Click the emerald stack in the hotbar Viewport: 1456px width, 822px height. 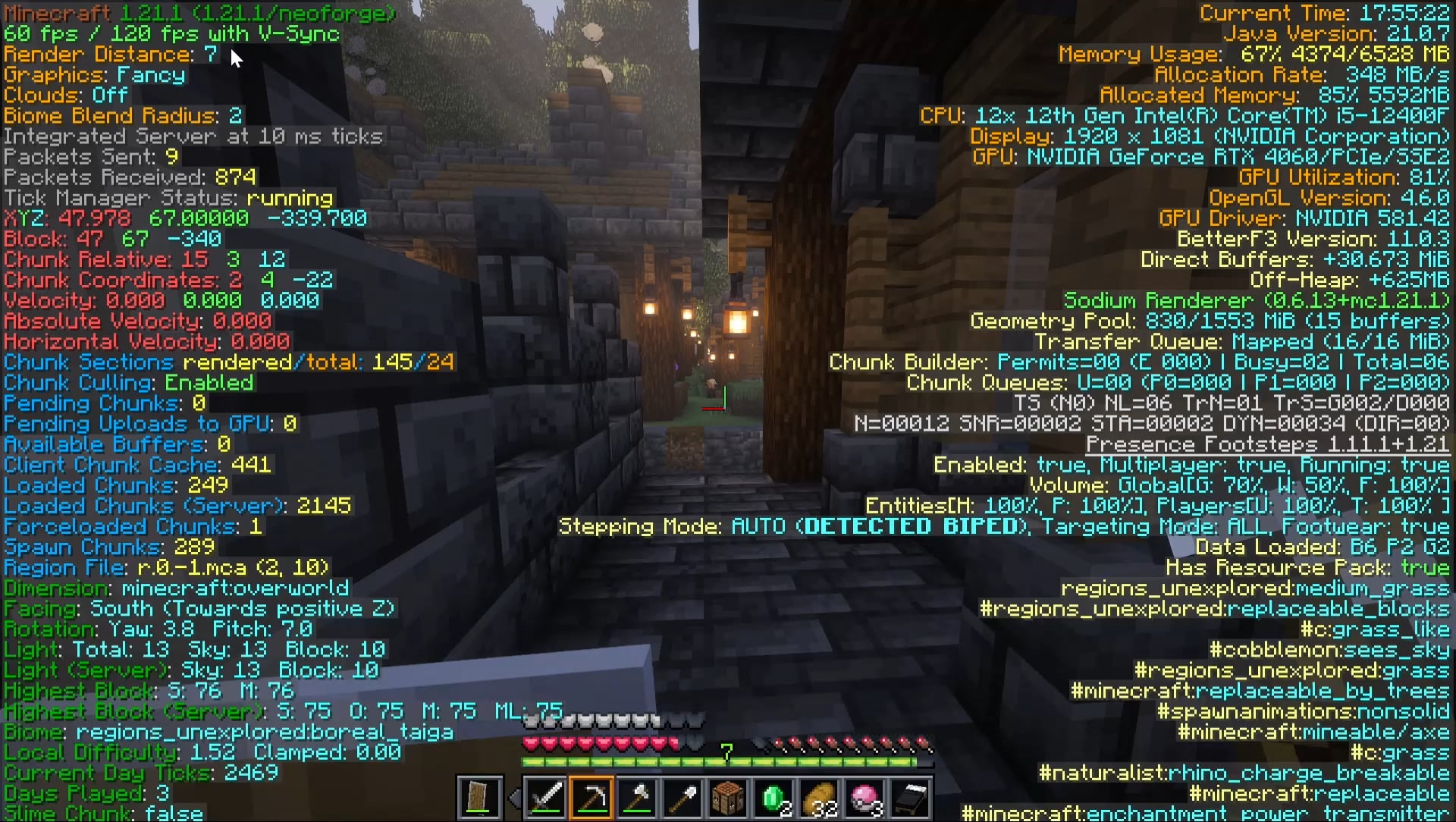773,798
